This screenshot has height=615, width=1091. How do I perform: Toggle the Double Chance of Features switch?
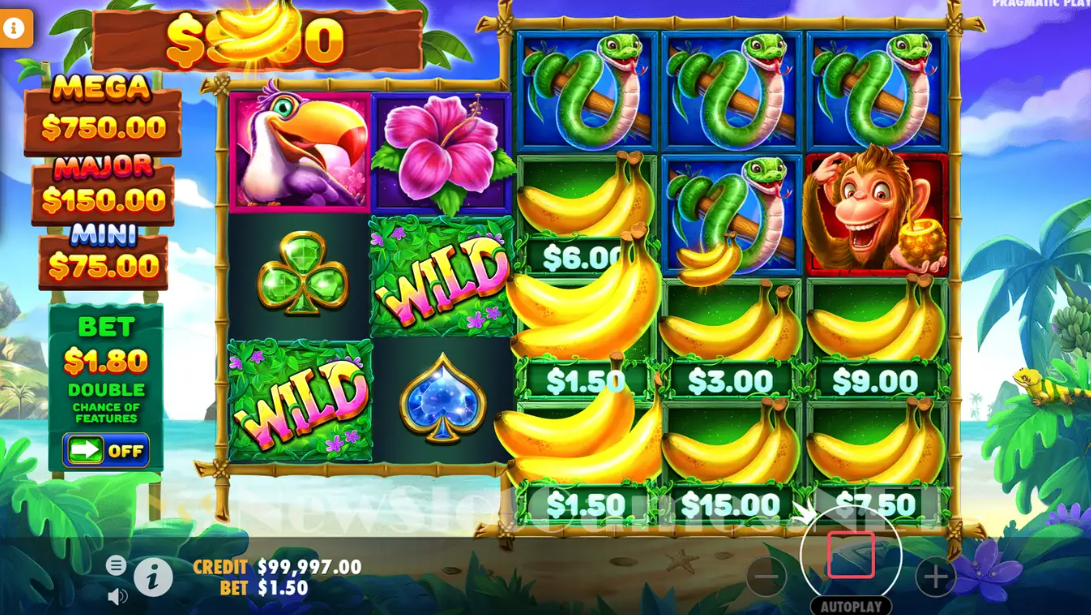coord(106,450)
